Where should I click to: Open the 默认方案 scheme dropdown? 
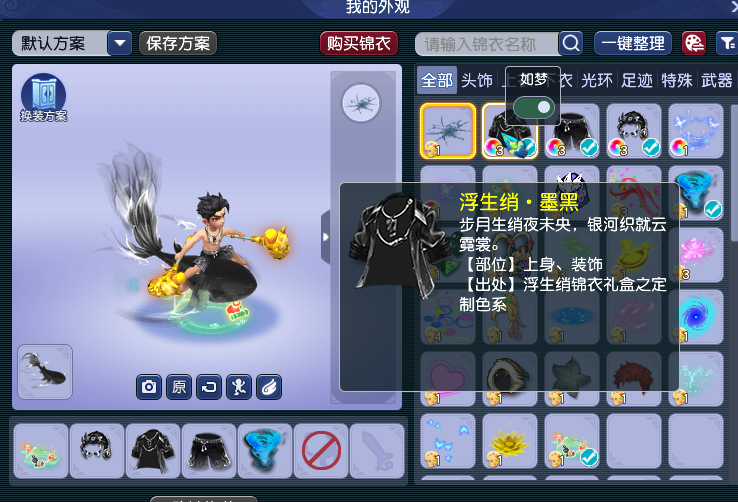119,43
